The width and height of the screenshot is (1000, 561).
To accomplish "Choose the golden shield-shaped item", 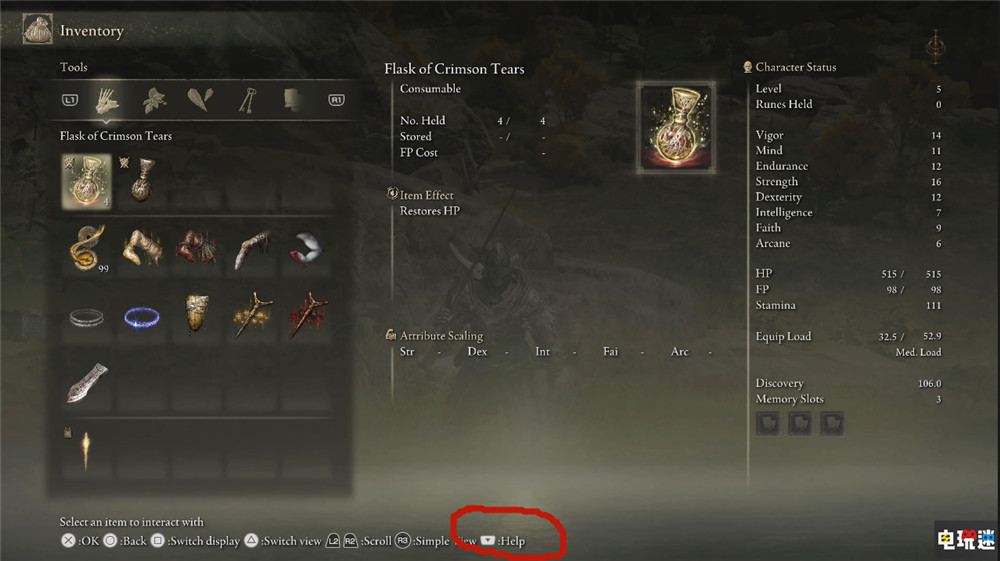I will click(x=196, y=316).
